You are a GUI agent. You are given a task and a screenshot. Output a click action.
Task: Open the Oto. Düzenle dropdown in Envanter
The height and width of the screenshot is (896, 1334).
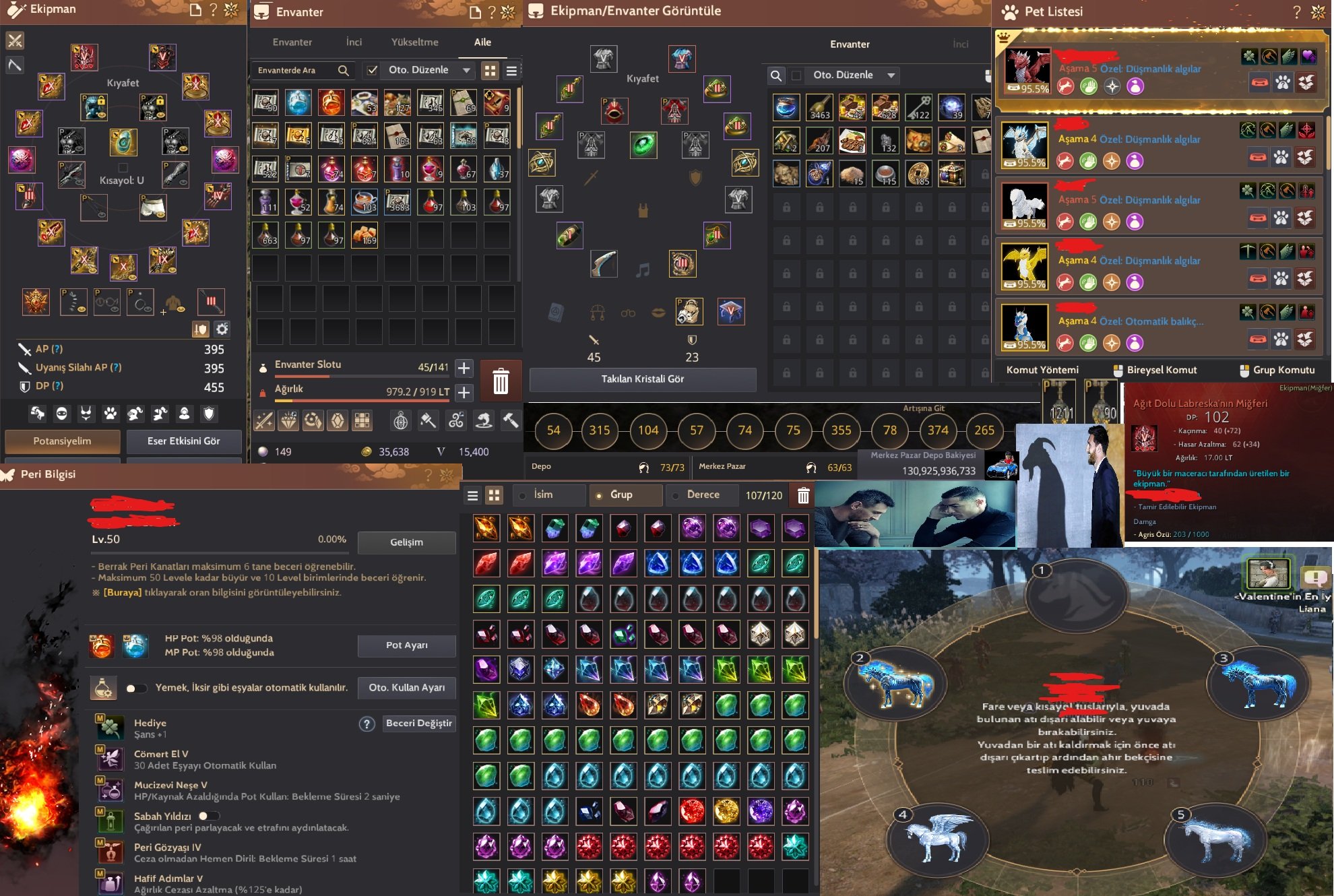click(x=424, y=69)
